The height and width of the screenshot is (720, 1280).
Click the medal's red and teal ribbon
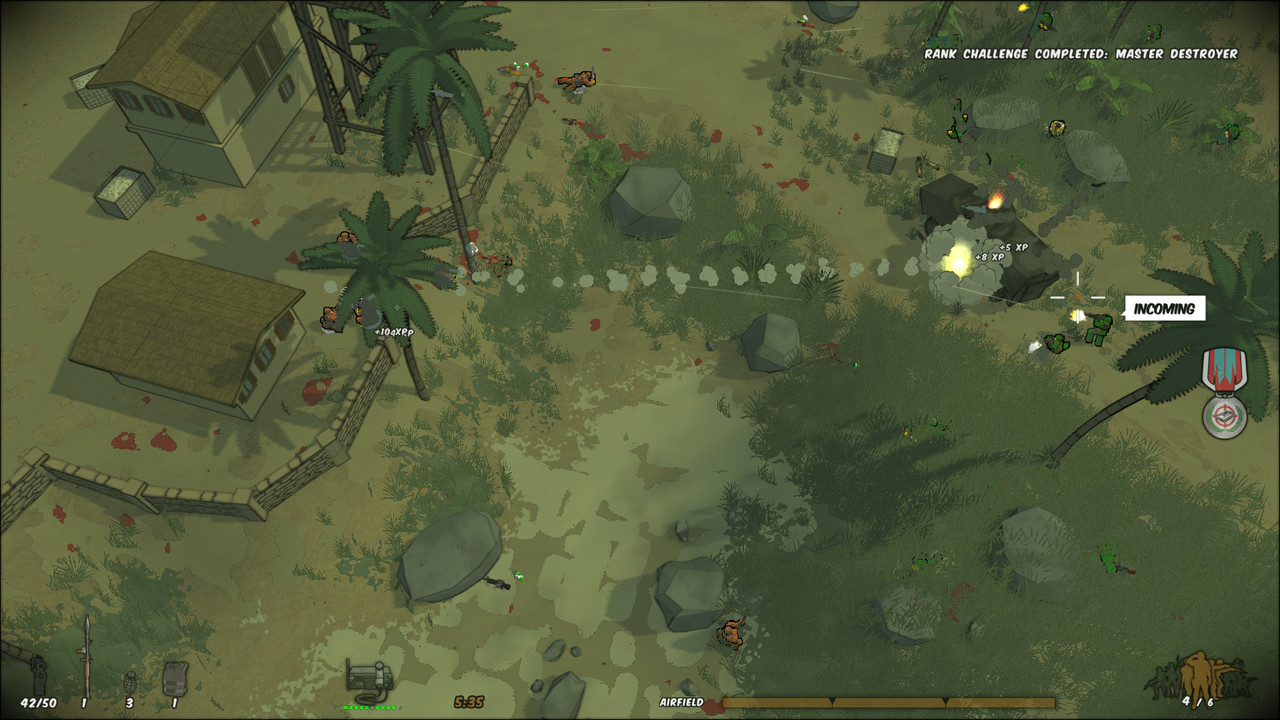[1222, 368]
